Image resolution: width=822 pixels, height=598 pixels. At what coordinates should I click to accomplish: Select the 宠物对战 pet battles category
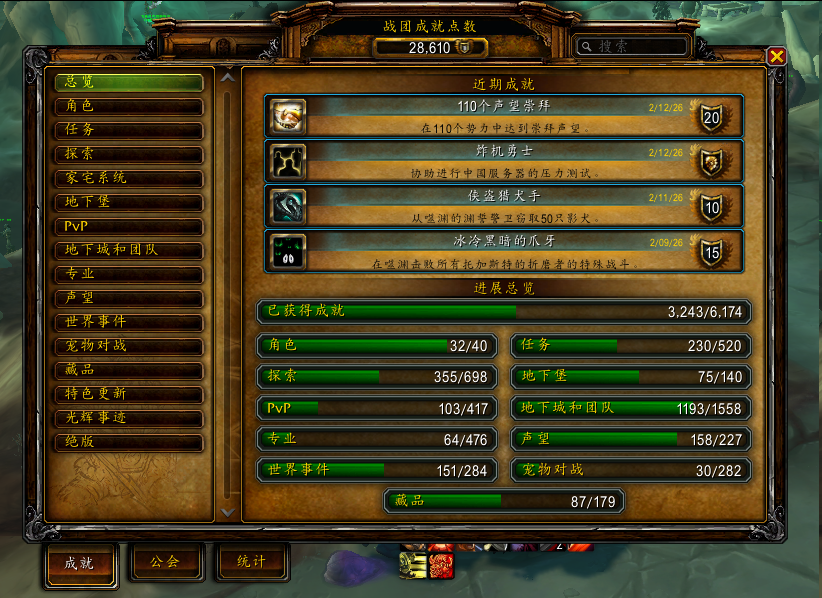(x=129, y=346)
